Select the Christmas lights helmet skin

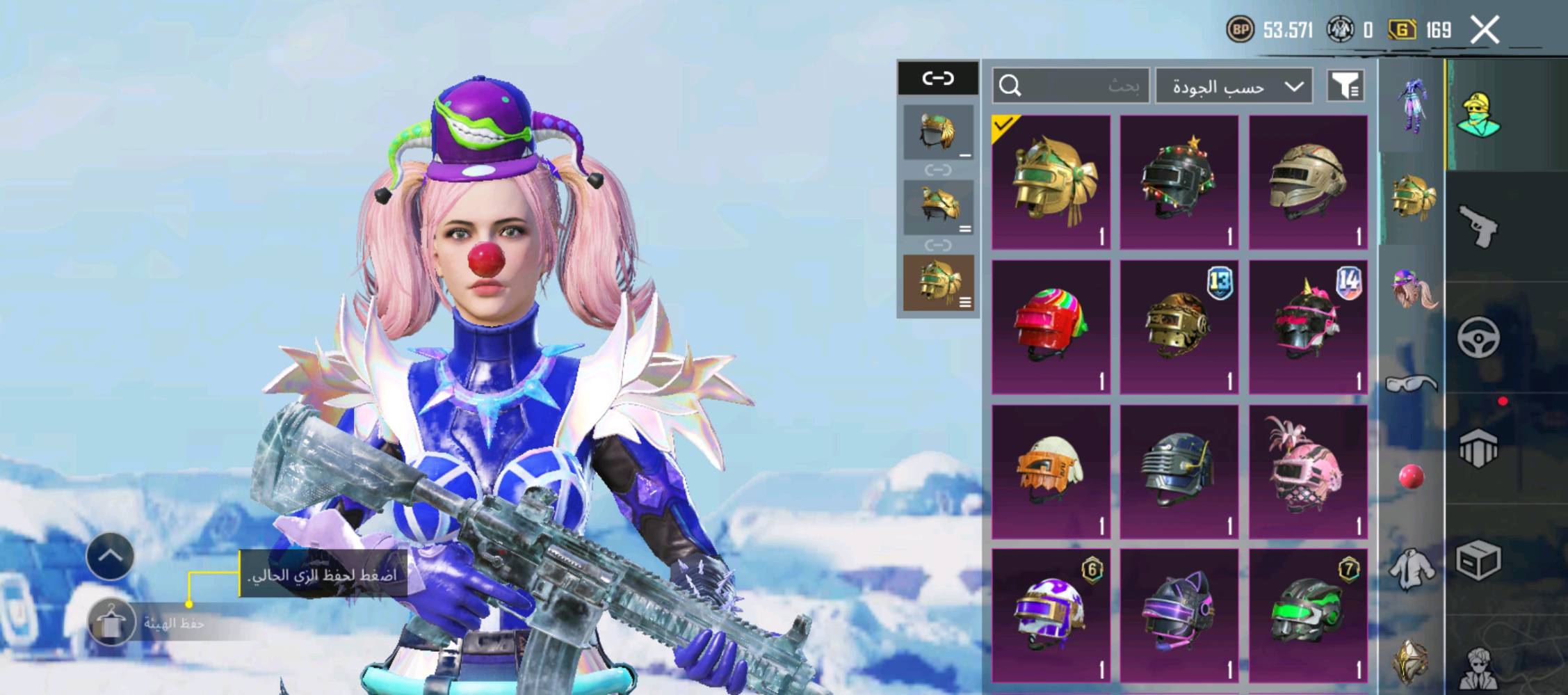(x=1179, y=182)
